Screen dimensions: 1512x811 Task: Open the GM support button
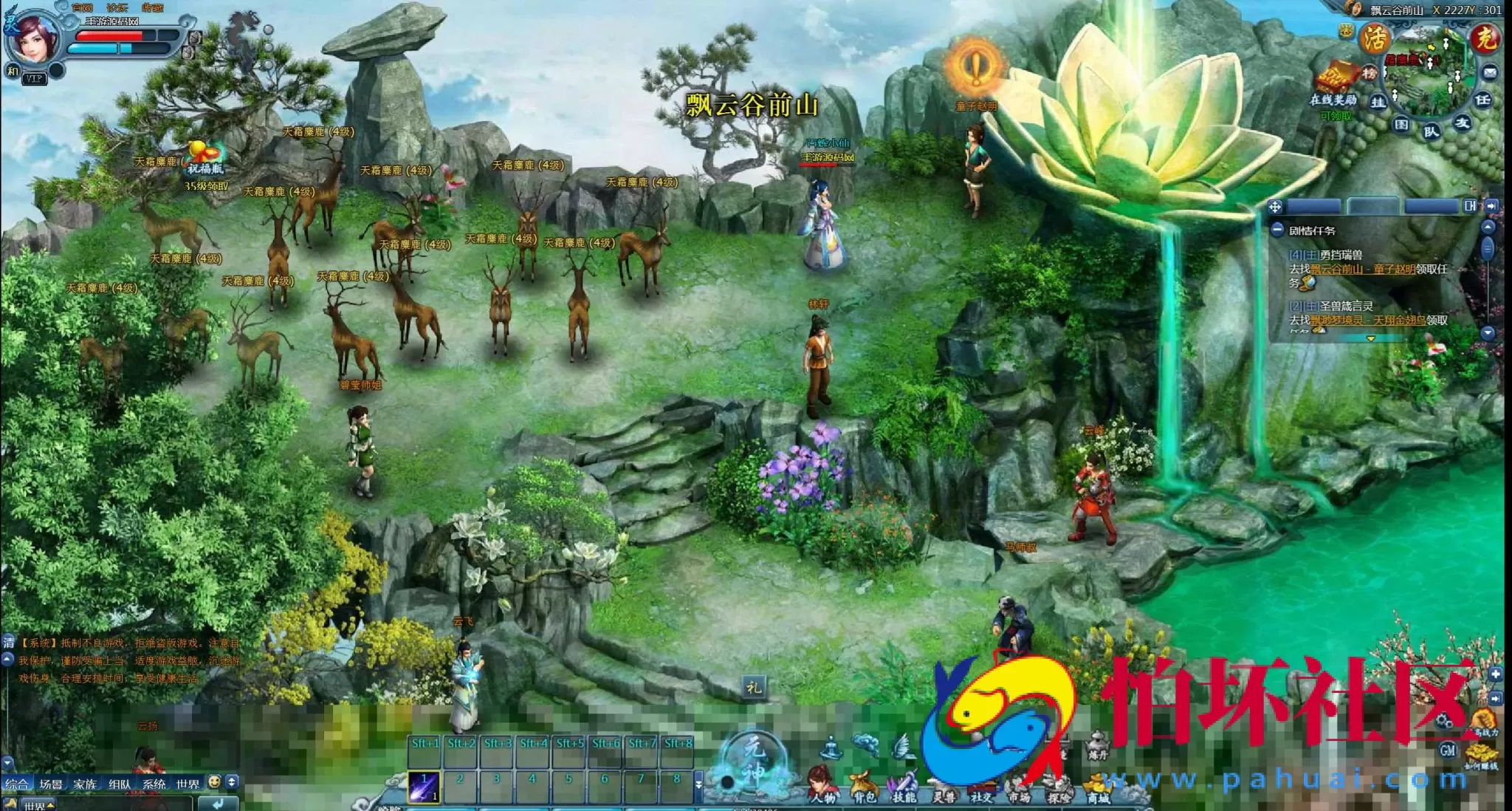pos(1448,750)
